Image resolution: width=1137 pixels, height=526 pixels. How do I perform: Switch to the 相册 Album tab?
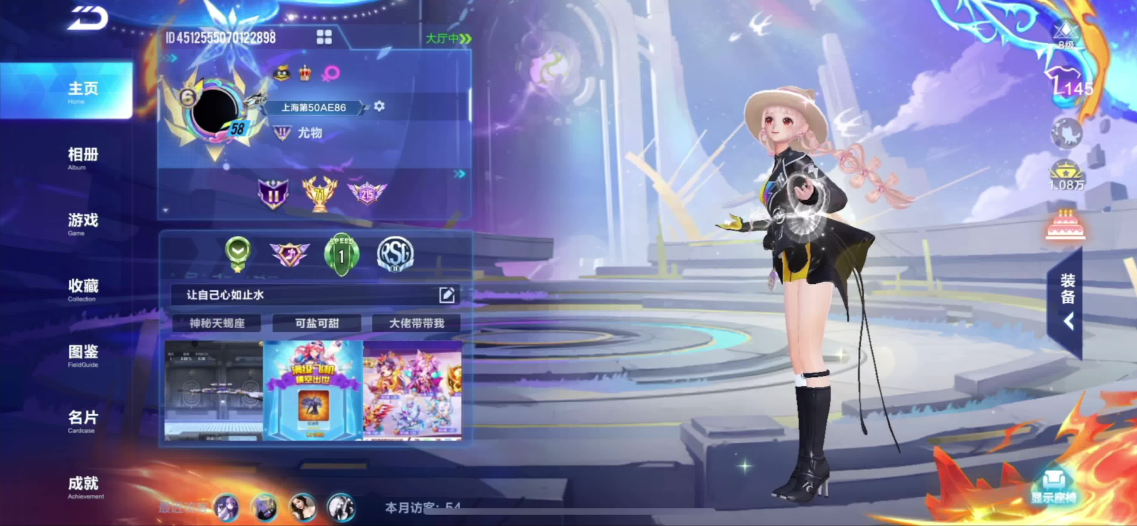coord(82,157)
